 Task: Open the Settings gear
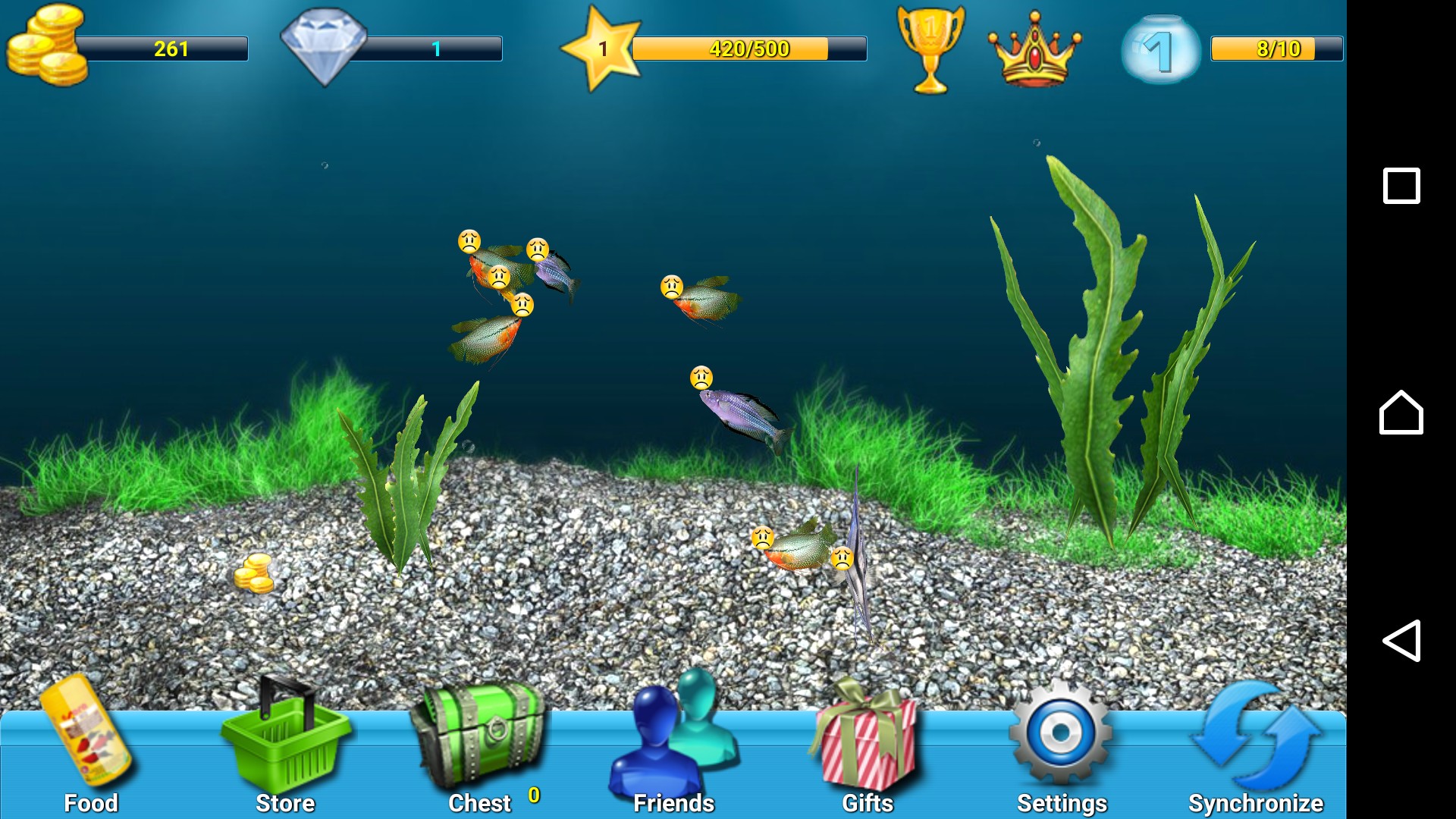(1061, 739)
